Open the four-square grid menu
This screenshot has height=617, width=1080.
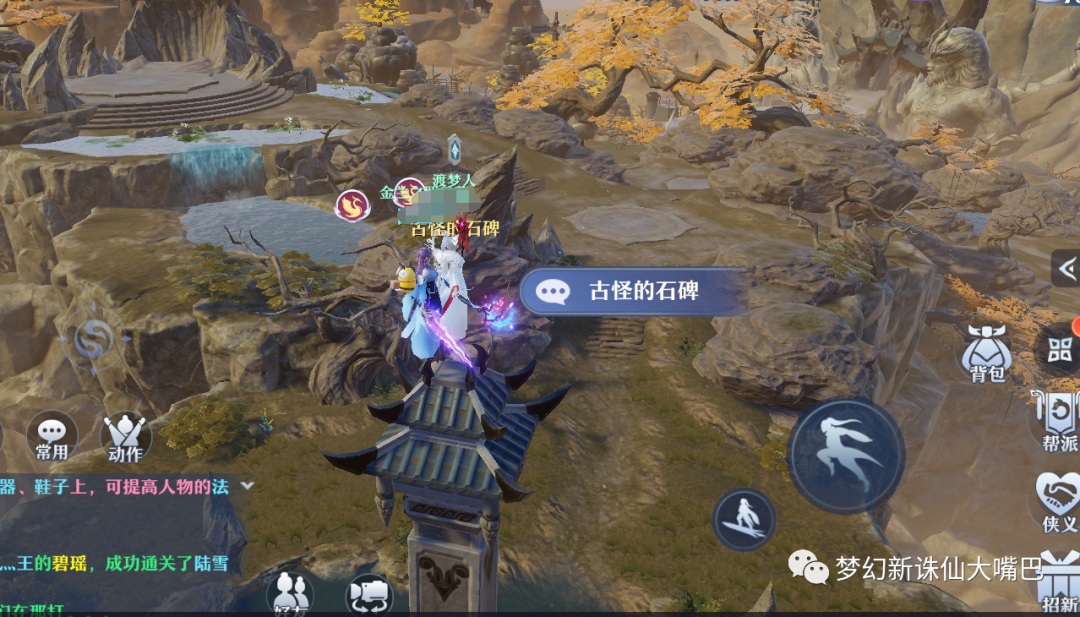[x=1060, y=349]
